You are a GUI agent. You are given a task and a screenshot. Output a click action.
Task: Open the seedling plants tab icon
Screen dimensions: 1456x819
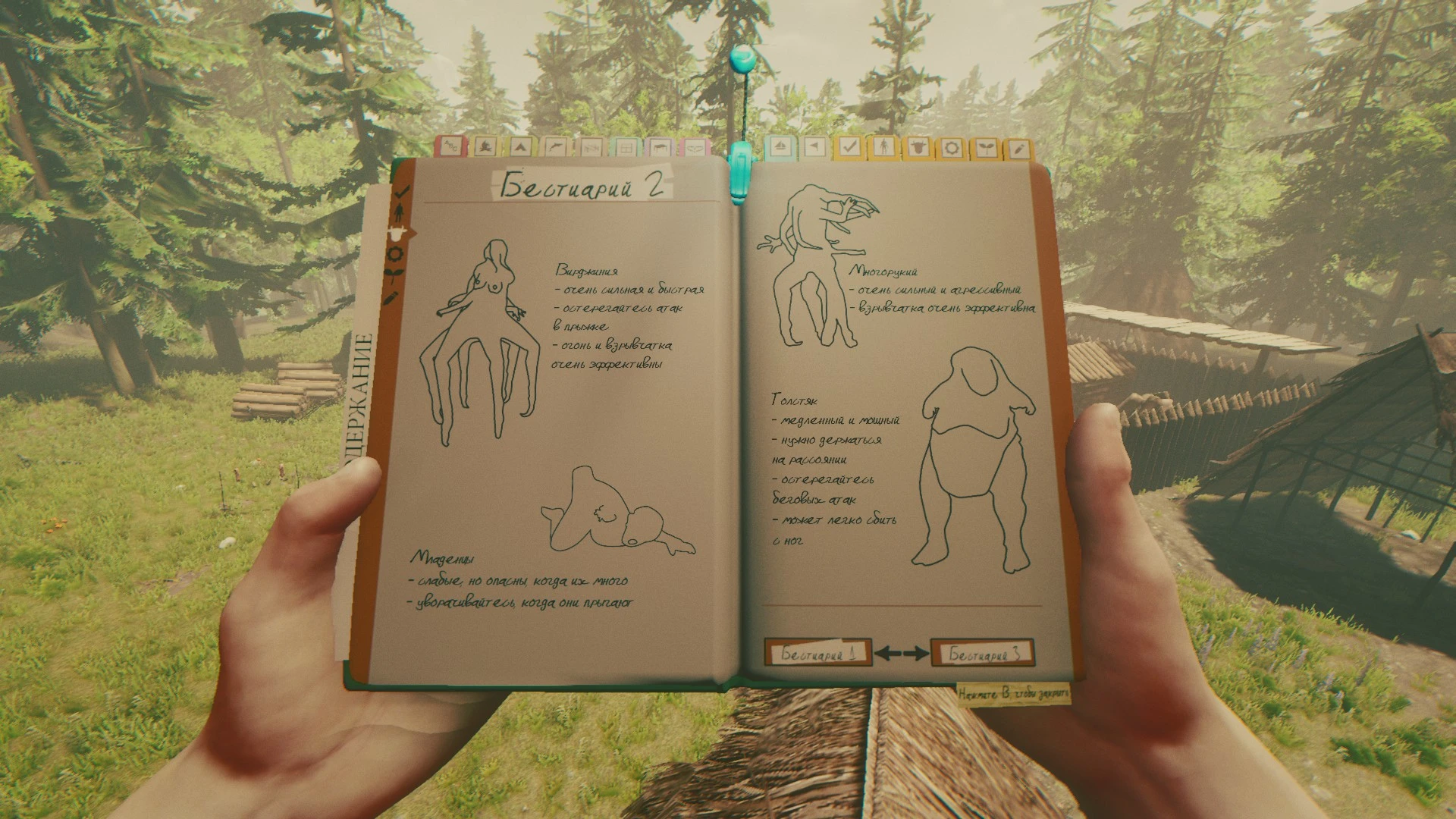click(x=987, y=148)
